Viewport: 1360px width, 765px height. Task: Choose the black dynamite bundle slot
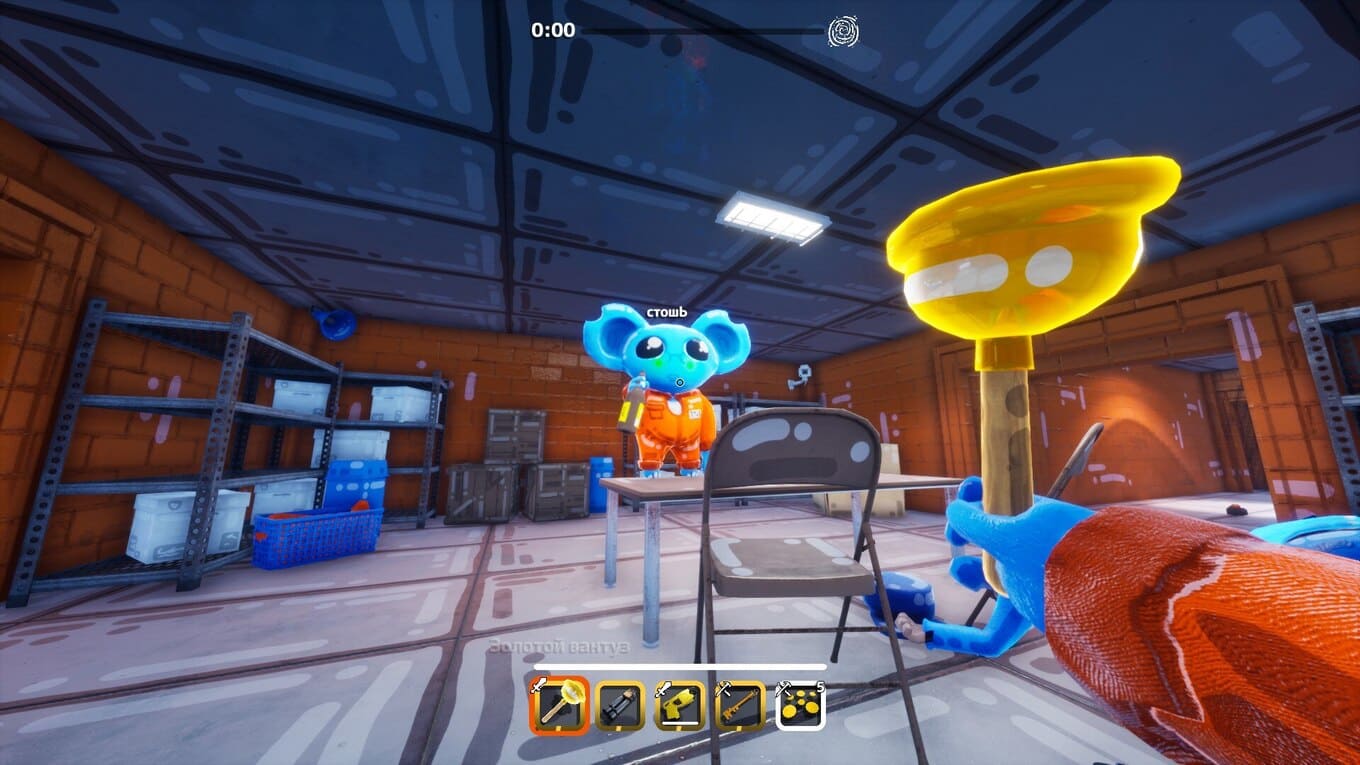point(620,706)
